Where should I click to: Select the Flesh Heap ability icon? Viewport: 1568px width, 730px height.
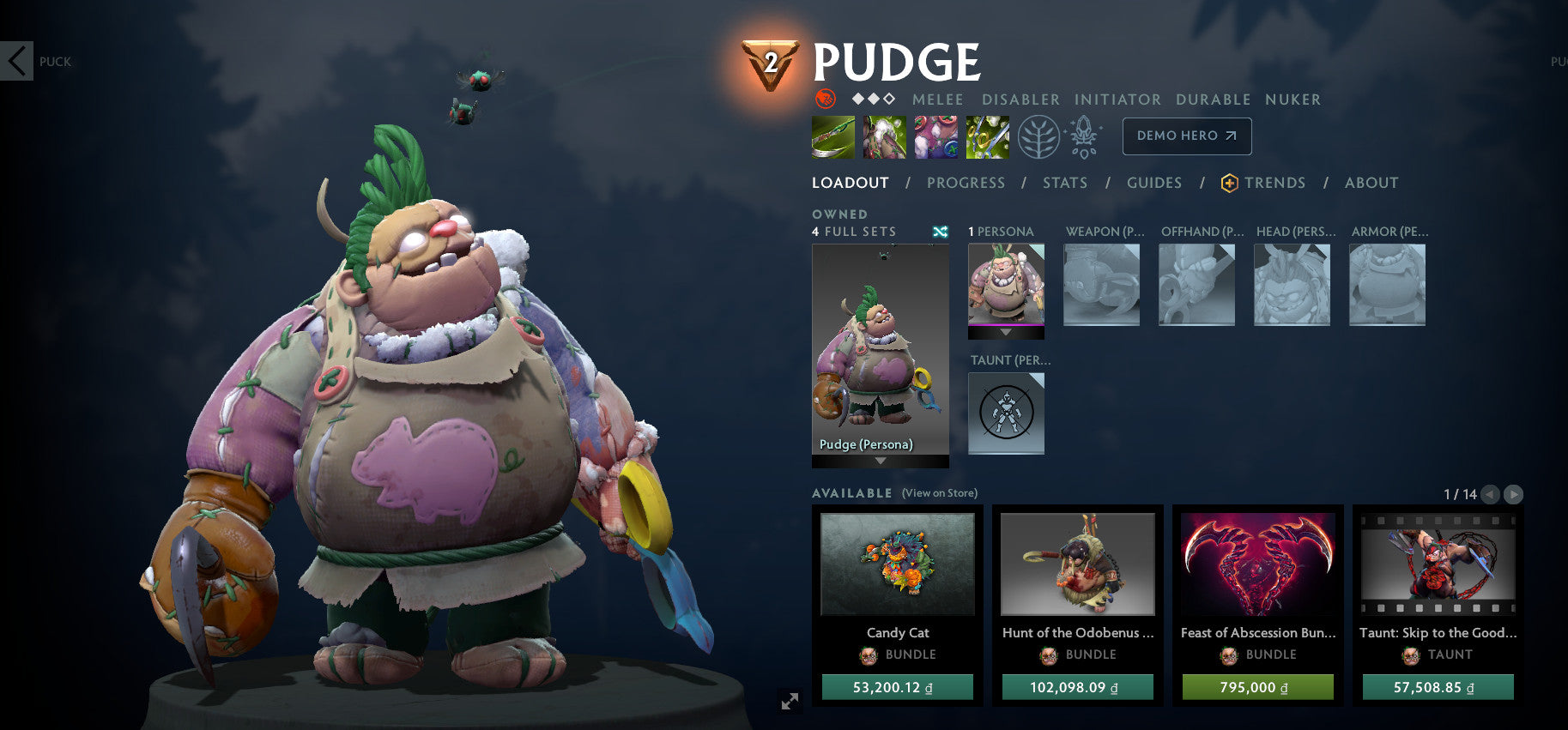pyautogui.click(x=935, y=137)
